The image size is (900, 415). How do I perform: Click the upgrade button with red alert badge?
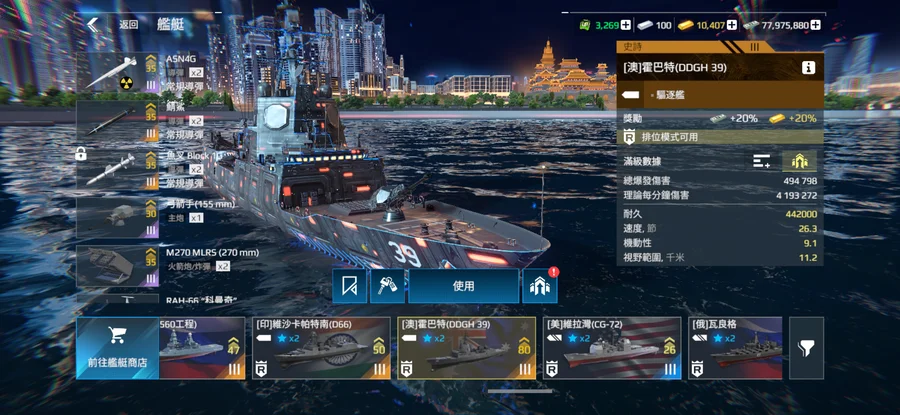[540, 286]
